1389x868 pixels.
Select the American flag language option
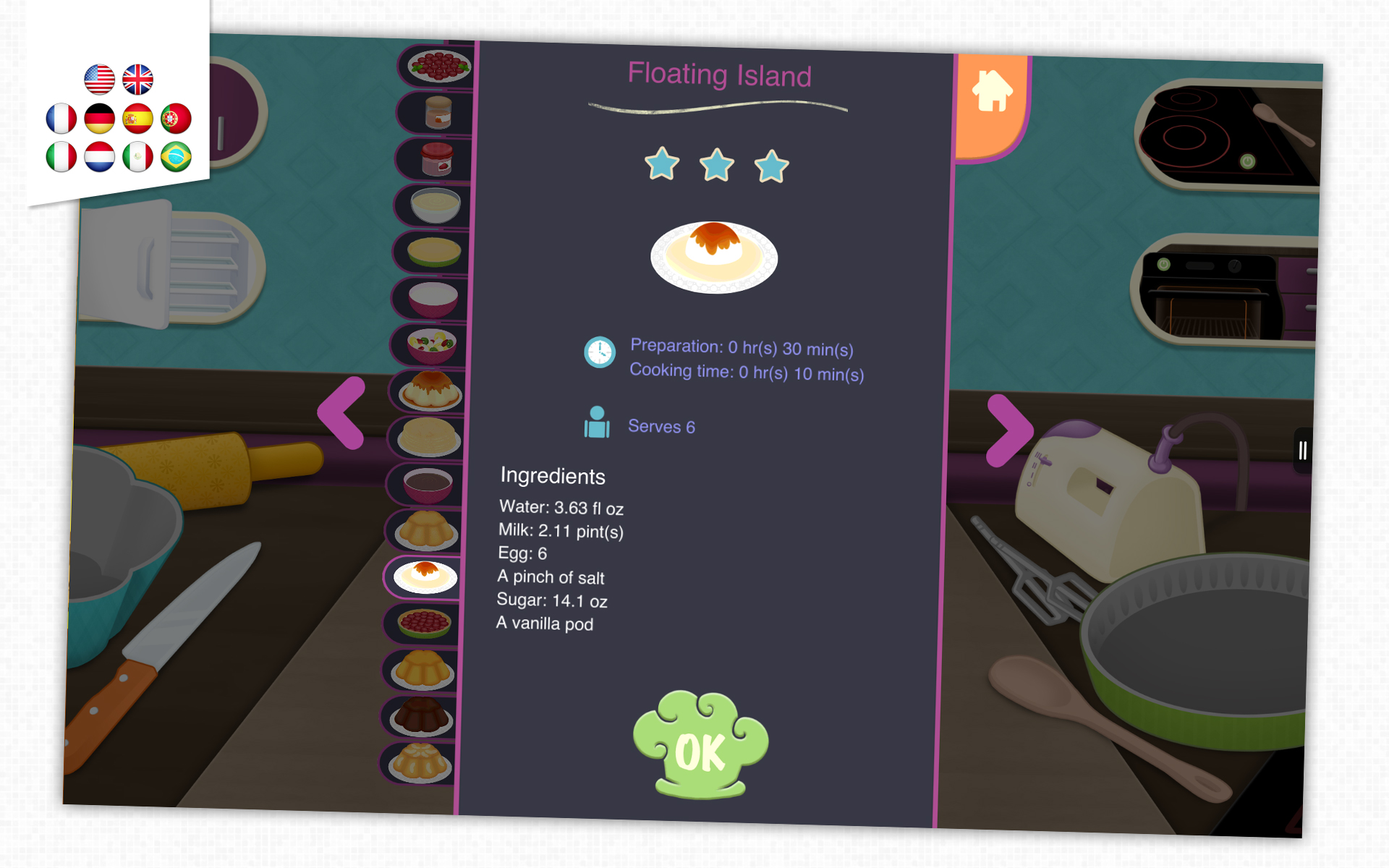[x=99, y=80]
